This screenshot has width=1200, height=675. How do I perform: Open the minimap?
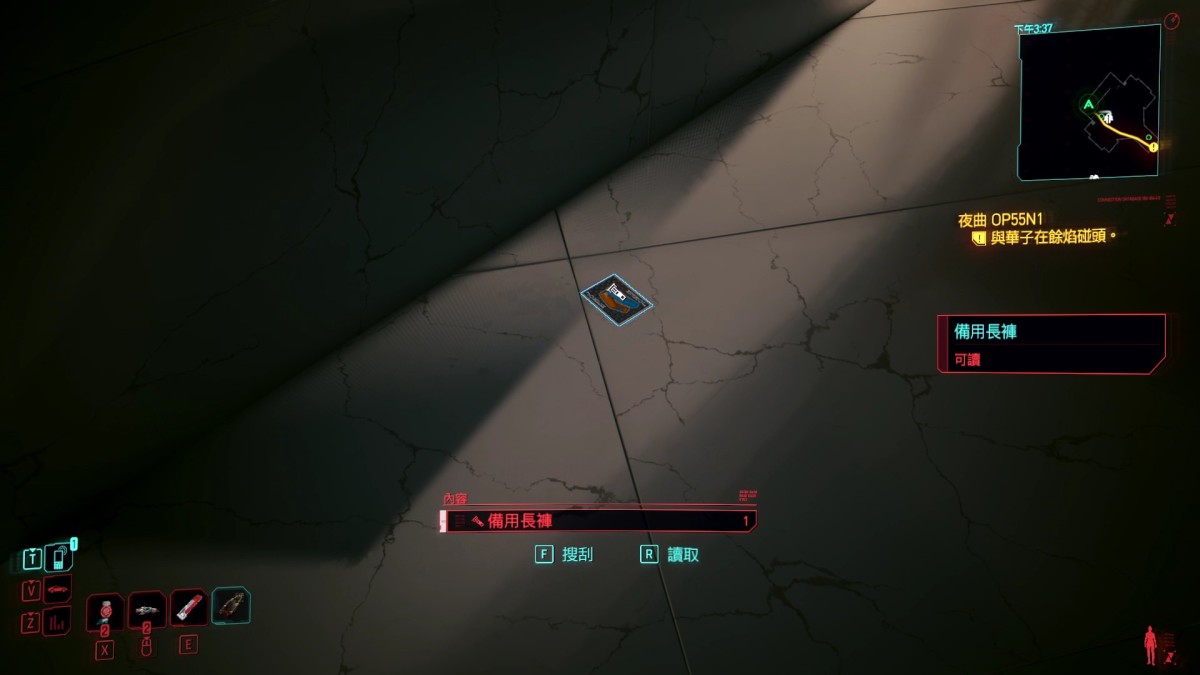click(1088, 102)
